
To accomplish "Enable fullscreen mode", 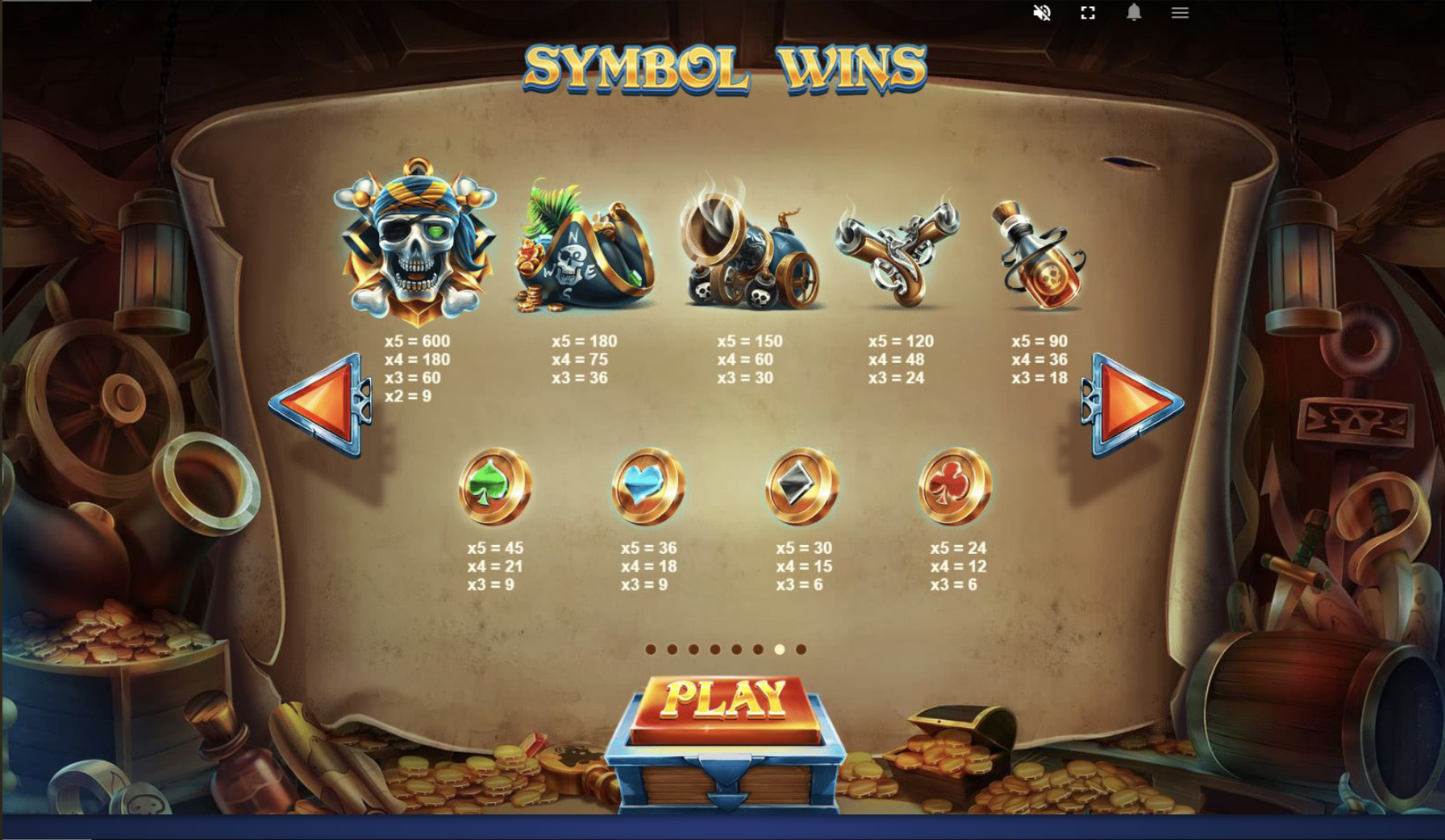I will [x=1088, y=12].
